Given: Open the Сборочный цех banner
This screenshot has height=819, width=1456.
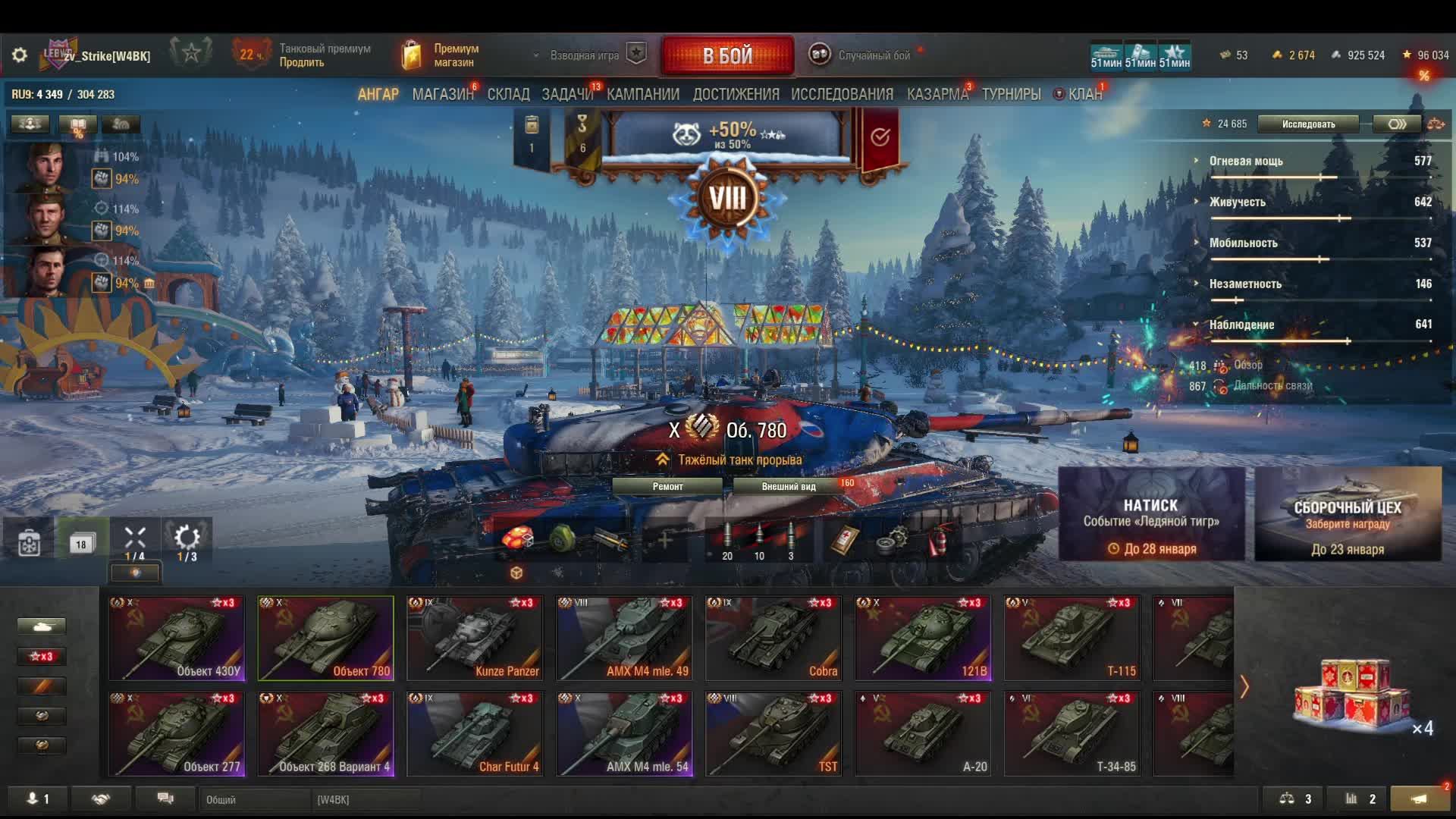Looking at the screenshot, I should point(1348,514).
